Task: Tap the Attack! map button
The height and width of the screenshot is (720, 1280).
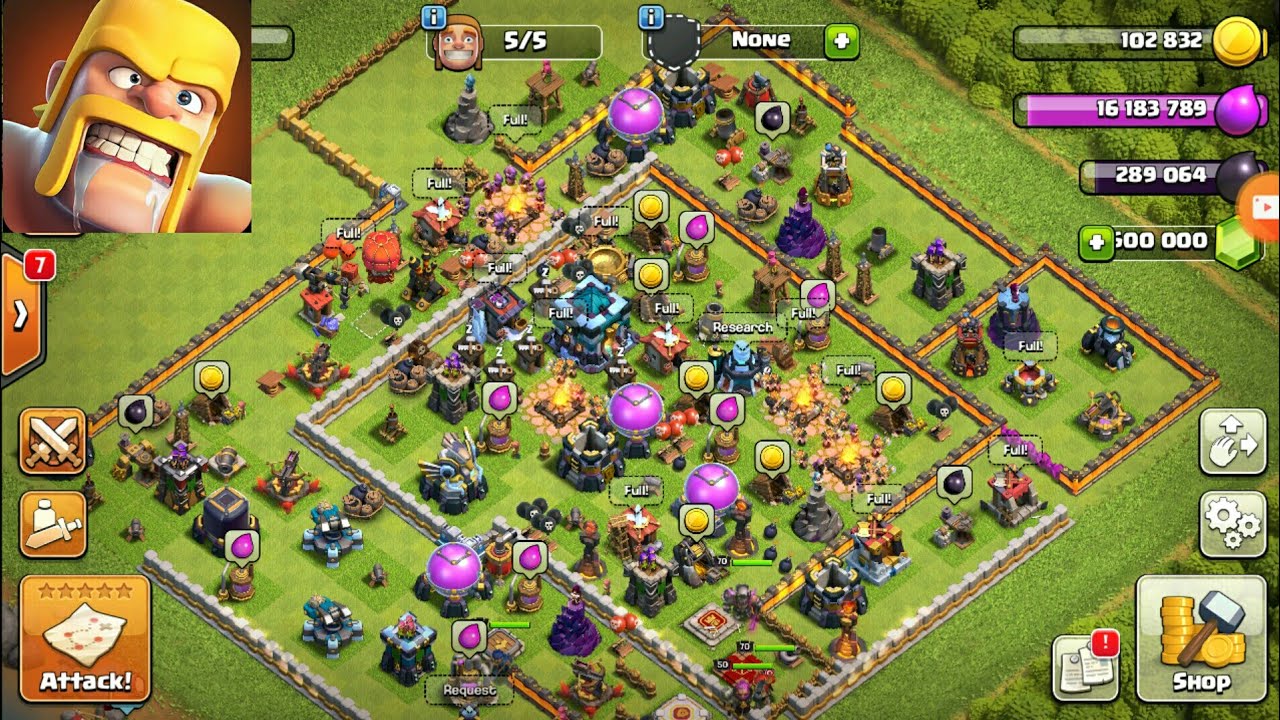Action: (85, 639)
